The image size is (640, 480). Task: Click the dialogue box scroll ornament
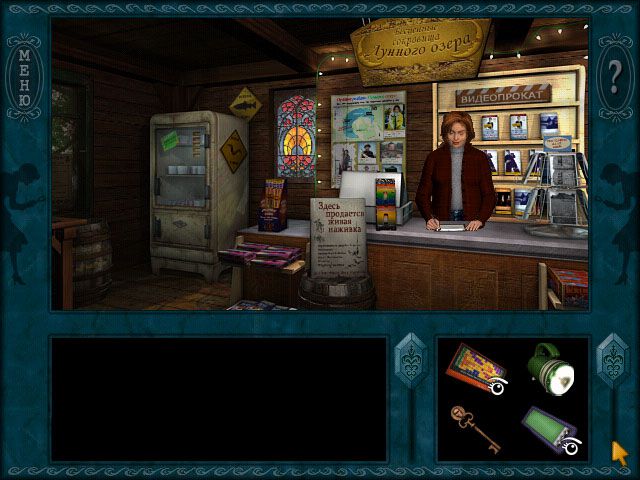pyautogui.click(x=411, y=362)
